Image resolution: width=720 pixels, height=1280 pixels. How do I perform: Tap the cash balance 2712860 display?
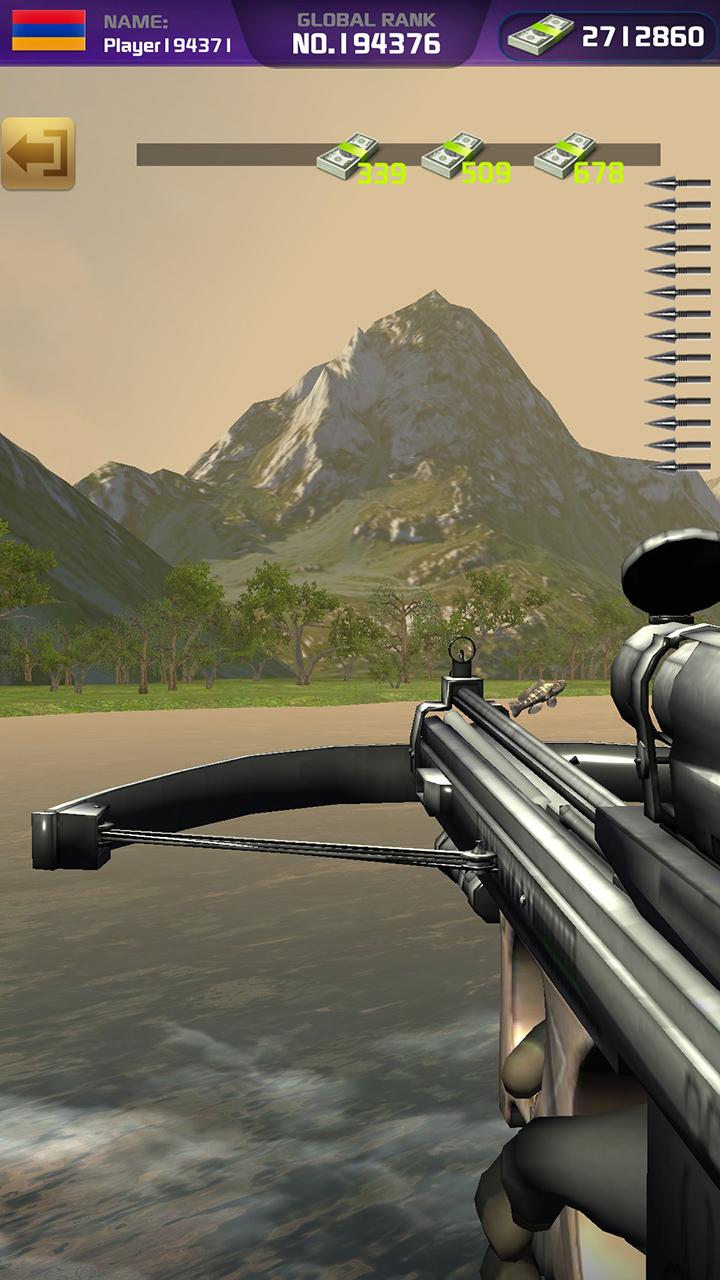coord(608,36)
